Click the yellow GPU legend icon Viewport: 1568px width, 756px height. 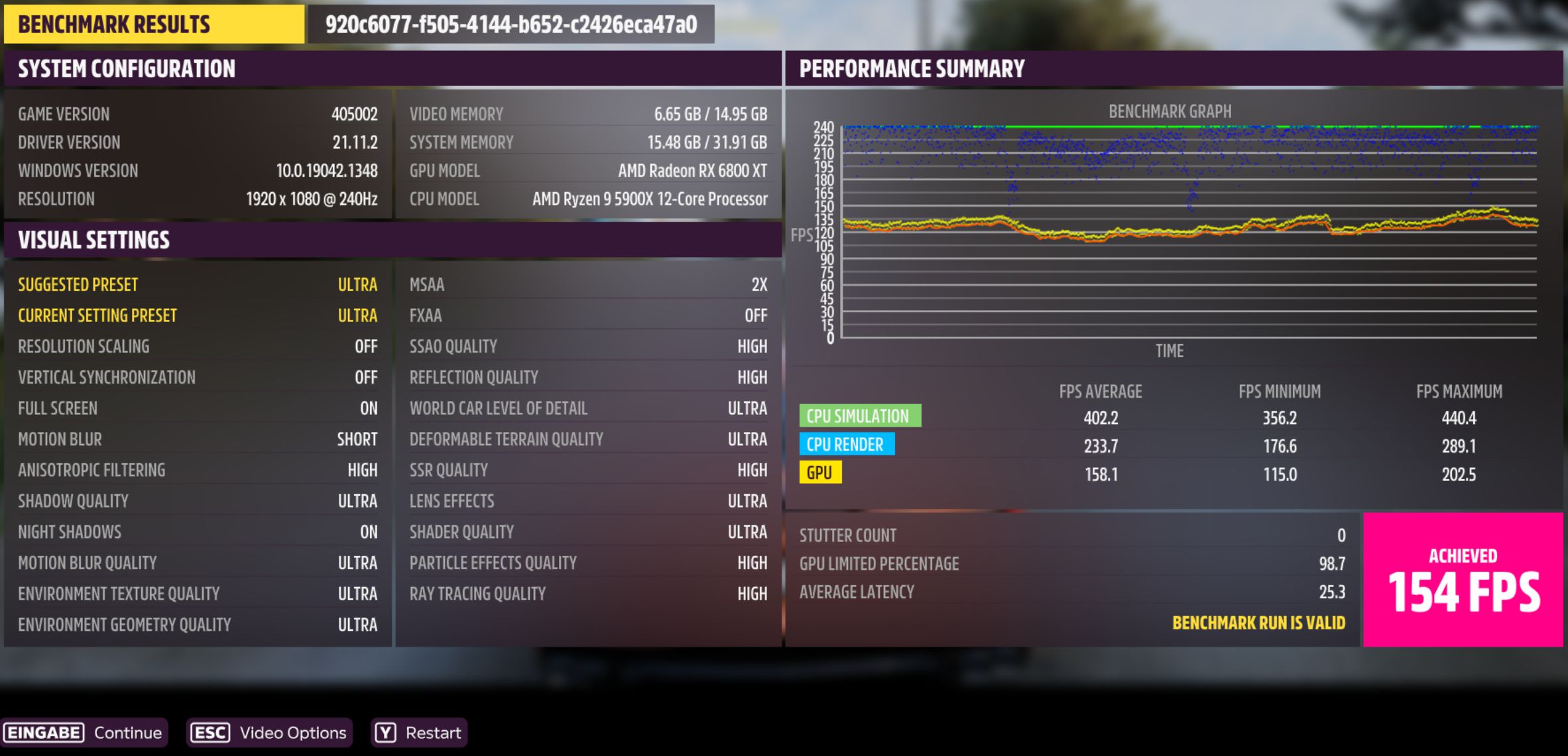[821, 473]
